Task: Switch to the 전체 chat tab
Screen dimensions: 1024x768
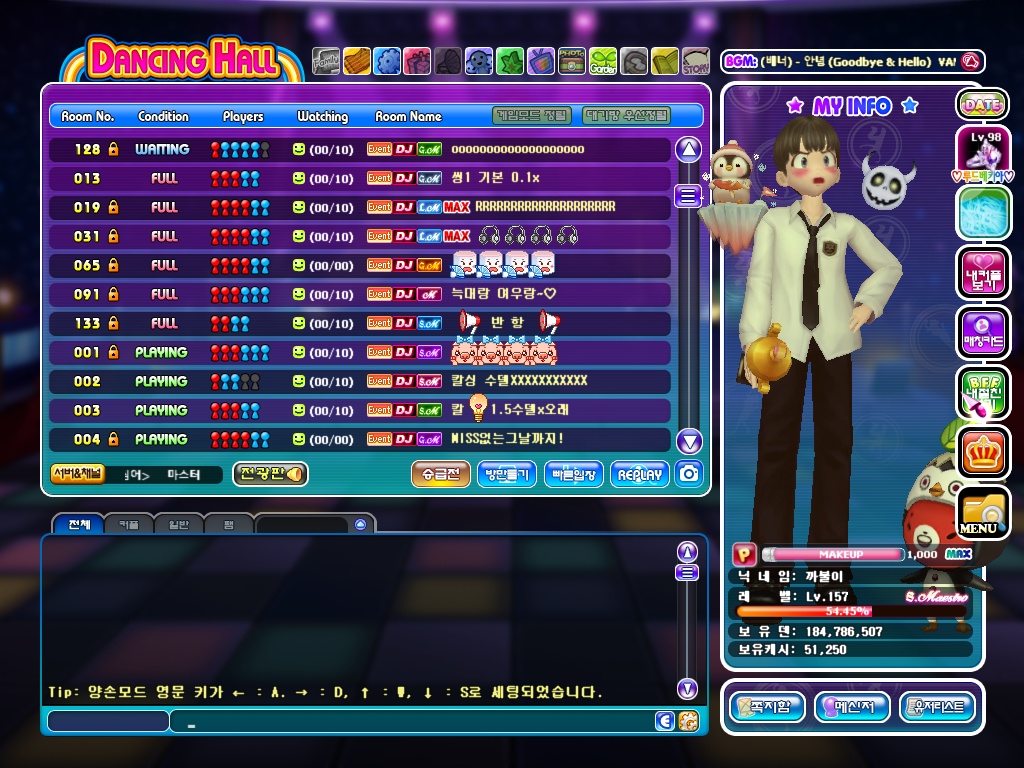Action: click(x=78, y=524)
